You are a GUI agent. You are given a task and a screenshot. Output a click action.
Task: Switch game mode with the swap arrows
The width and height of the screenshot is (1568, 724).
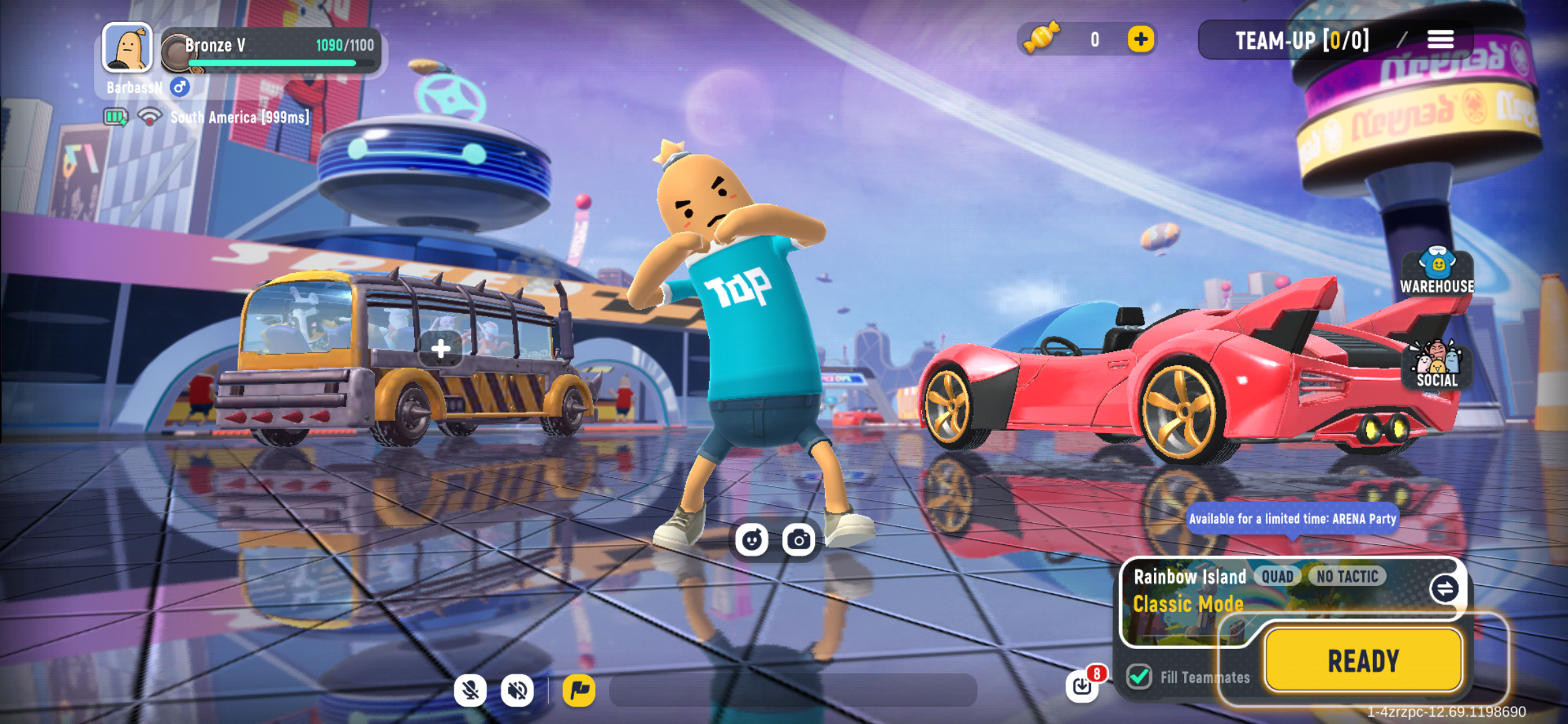coord(1444,589)
